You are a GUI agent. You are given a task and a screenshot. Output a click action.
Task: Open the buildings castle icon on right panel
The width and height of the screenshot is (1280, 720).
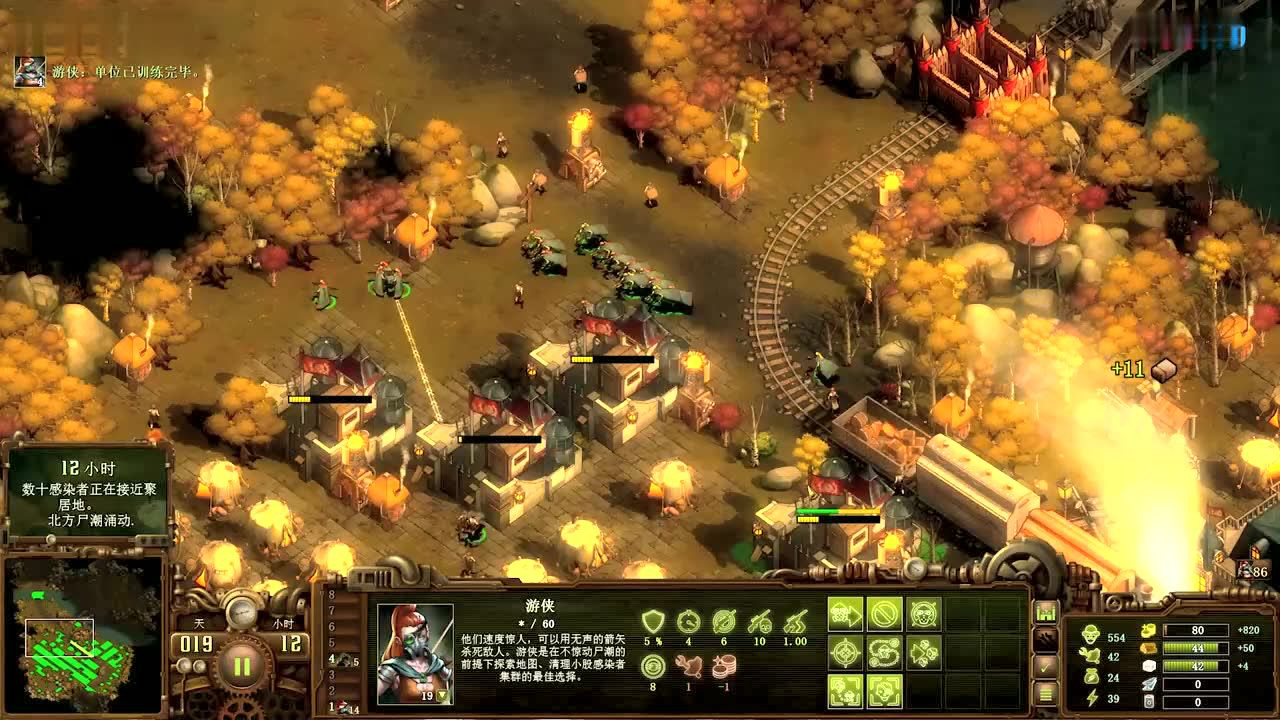coord(1046,612)
